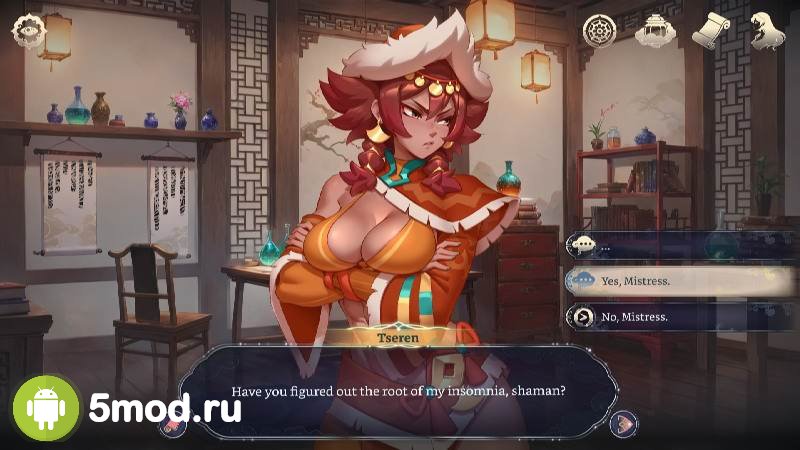Open the round wheel emblem menu

click(599, 30)
